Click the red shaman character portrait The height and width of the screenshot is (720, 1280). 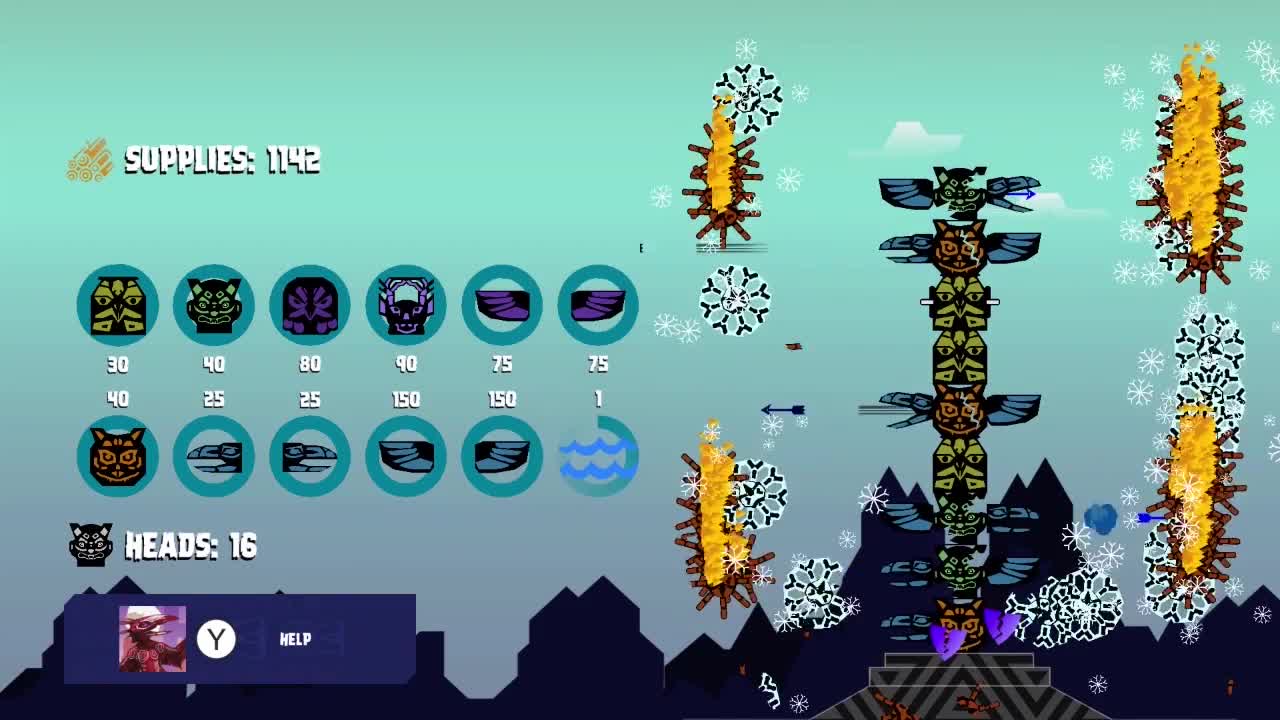152,640
